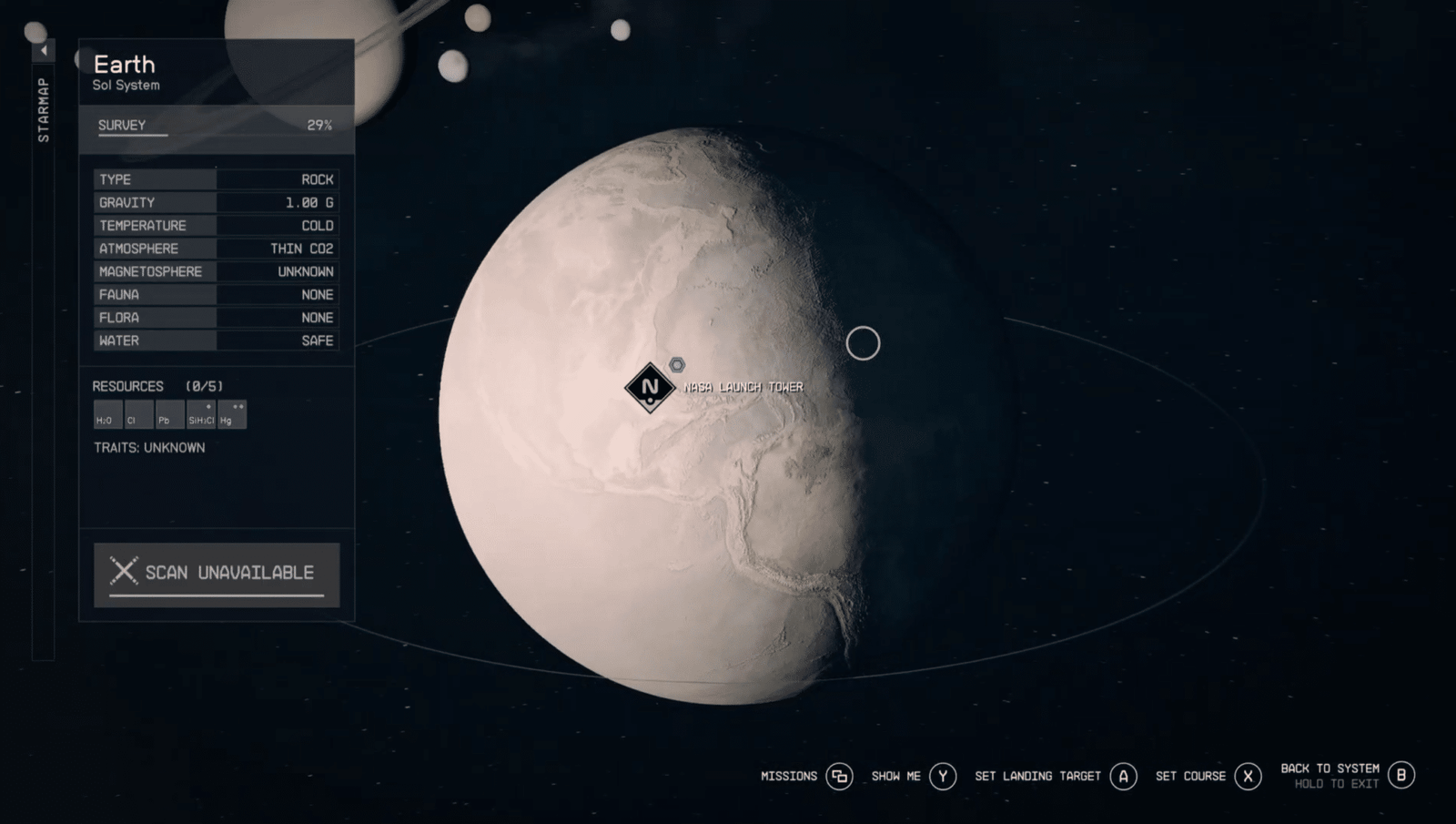Click the Hg resource icon

click(x=230, y=415)
